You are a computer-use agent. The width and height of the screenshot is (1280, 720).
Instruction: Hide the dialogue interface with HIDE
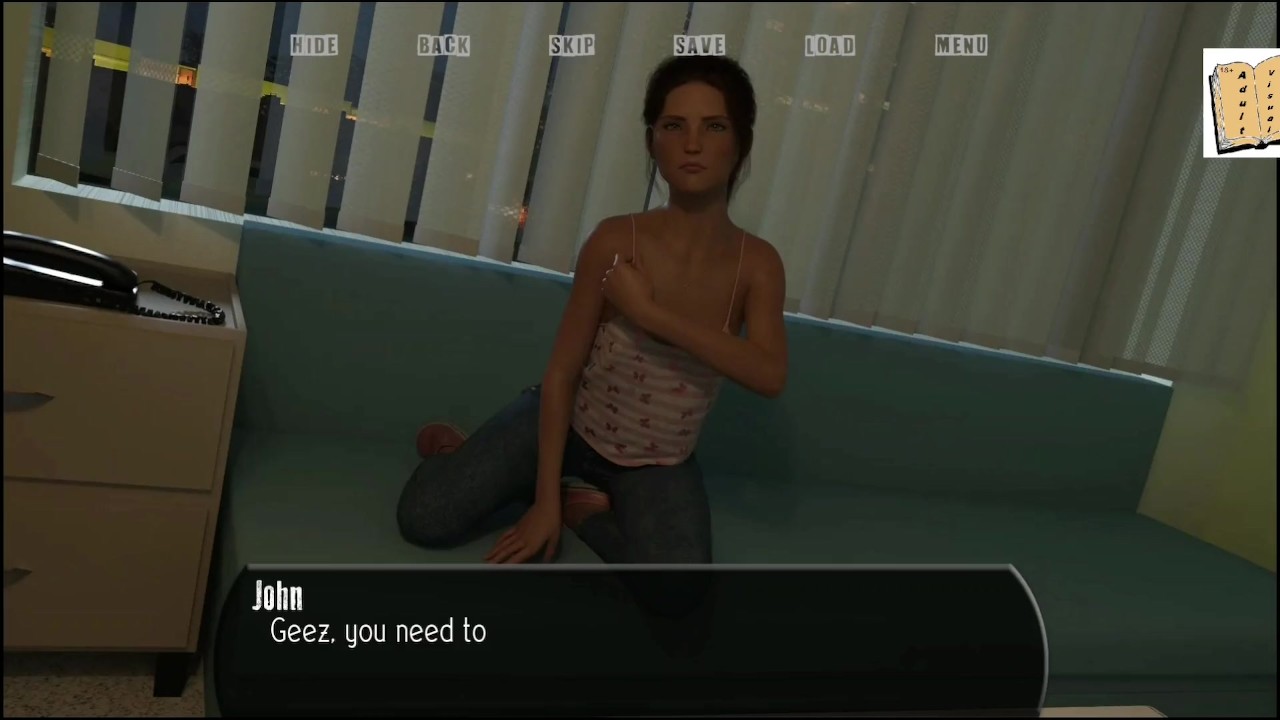314,45
